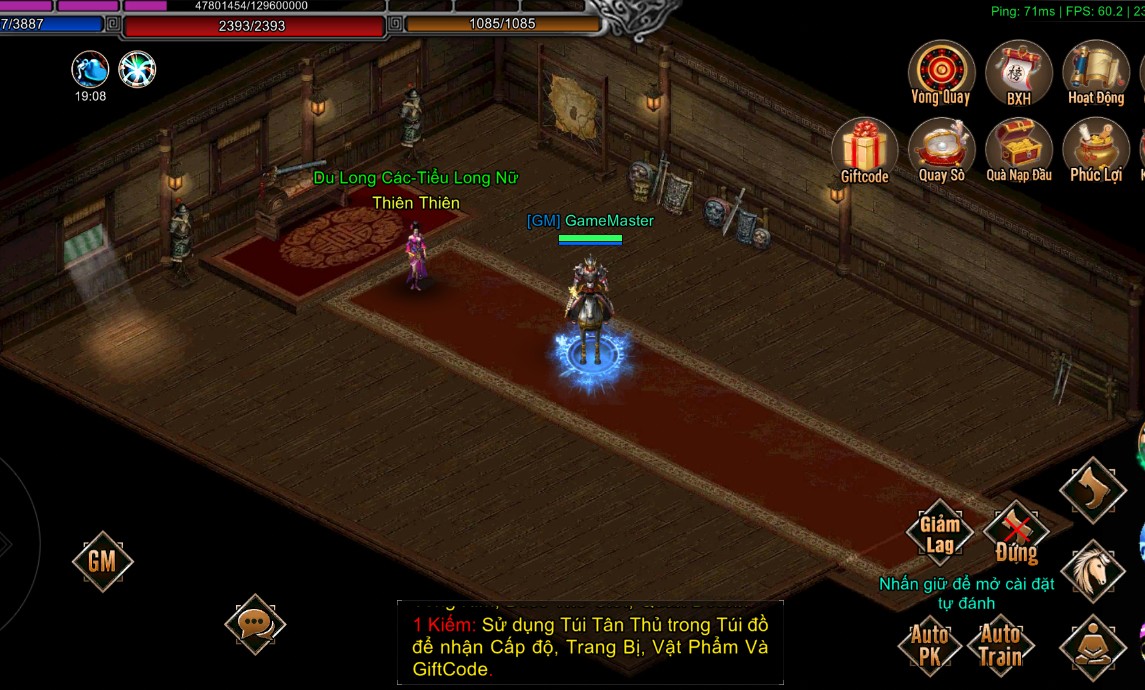
Task: Select the white starburst buff icon
Action: (137, 69)
